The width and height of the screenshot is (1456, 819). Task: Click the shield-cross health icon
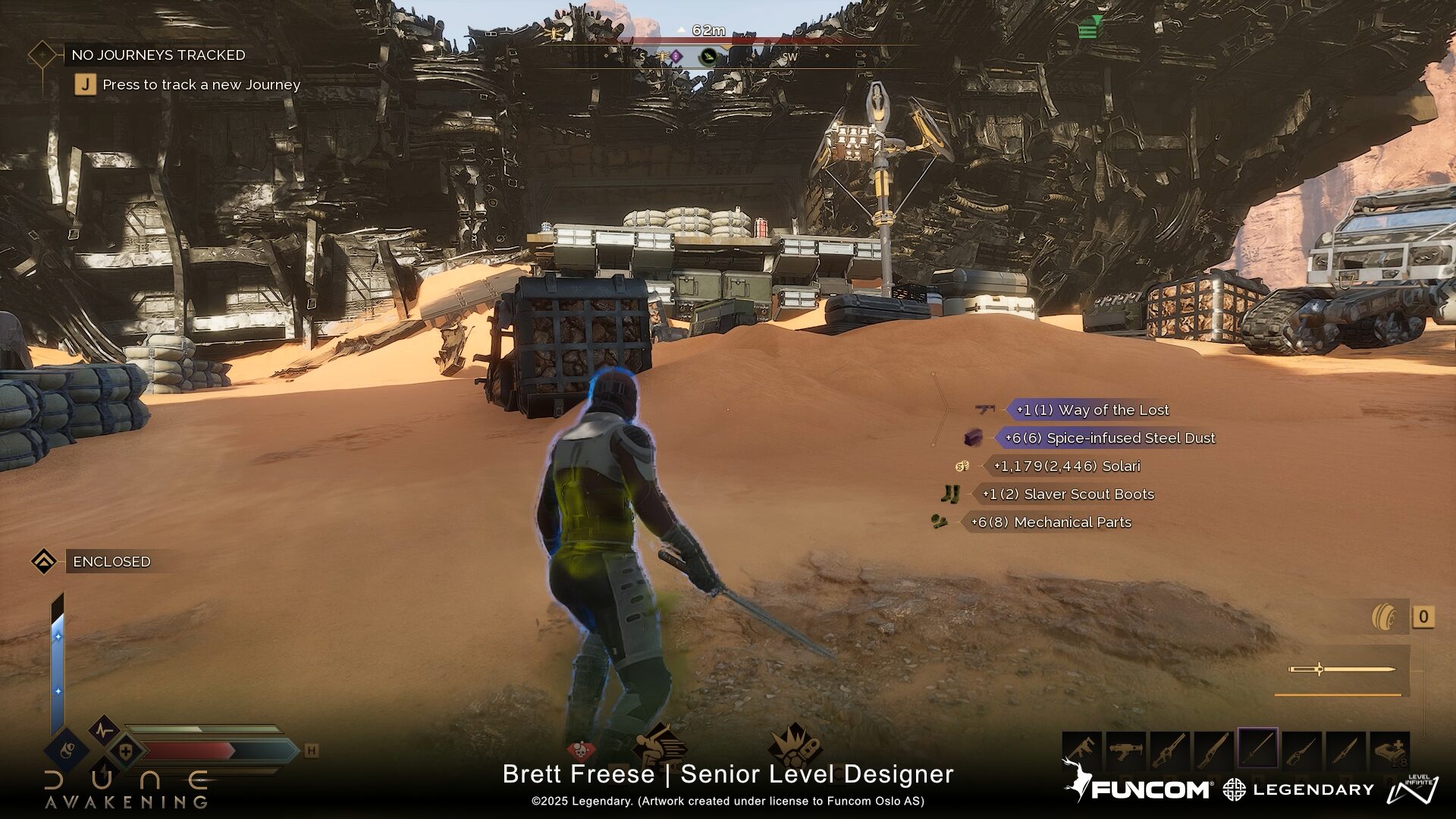pos(125,751)
